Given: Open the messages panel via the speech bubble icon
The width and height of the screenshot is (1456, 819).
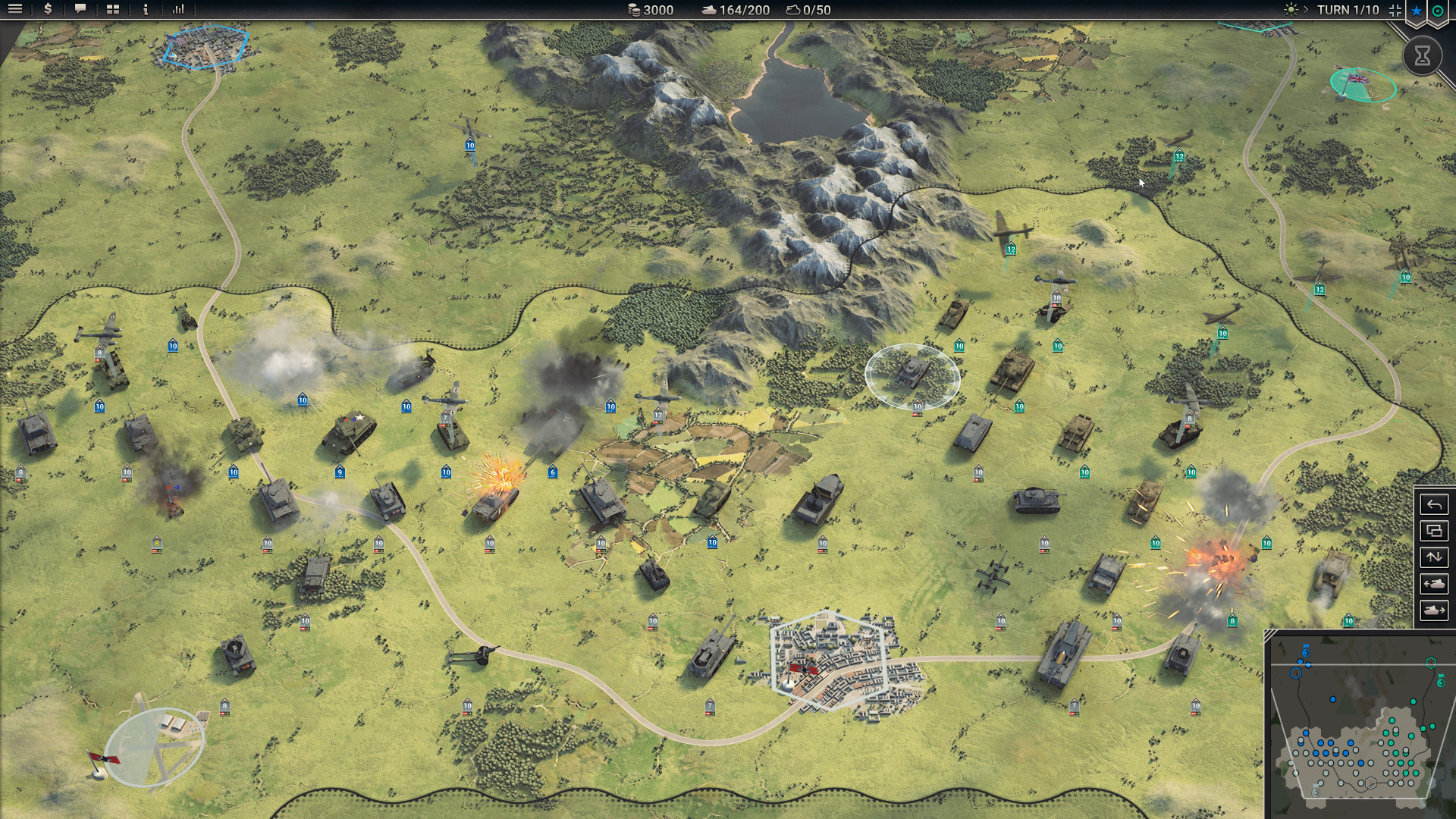Looking at the screenshot, I should tap(80, 10).
